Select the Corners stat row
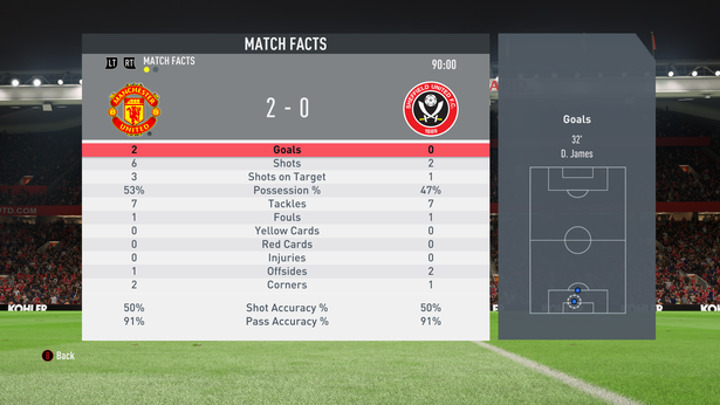 pyautogui.click(x=286, y=285)
